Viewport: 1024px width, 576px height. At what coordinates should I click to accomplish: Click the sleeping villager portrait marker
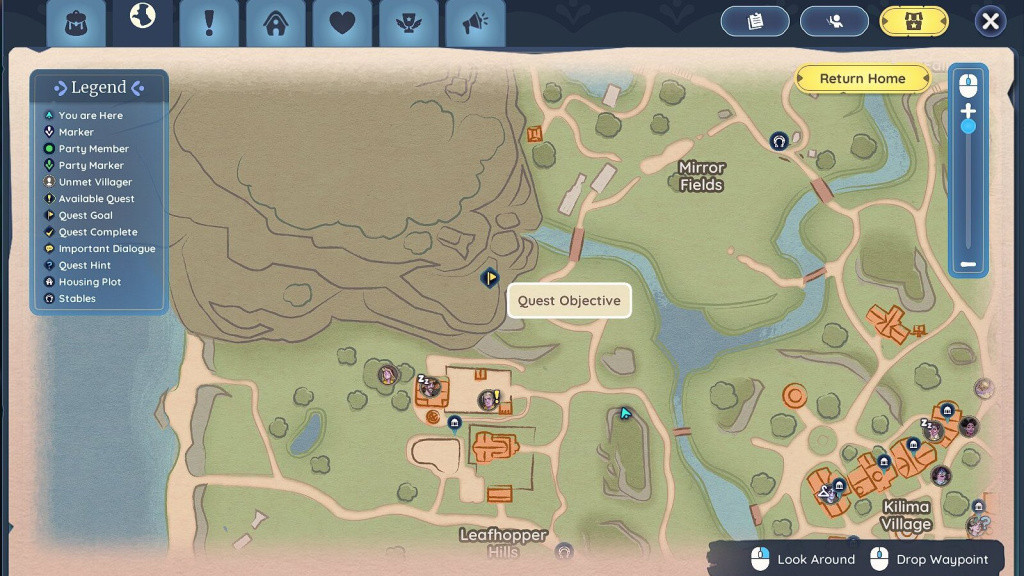(429, 387)
